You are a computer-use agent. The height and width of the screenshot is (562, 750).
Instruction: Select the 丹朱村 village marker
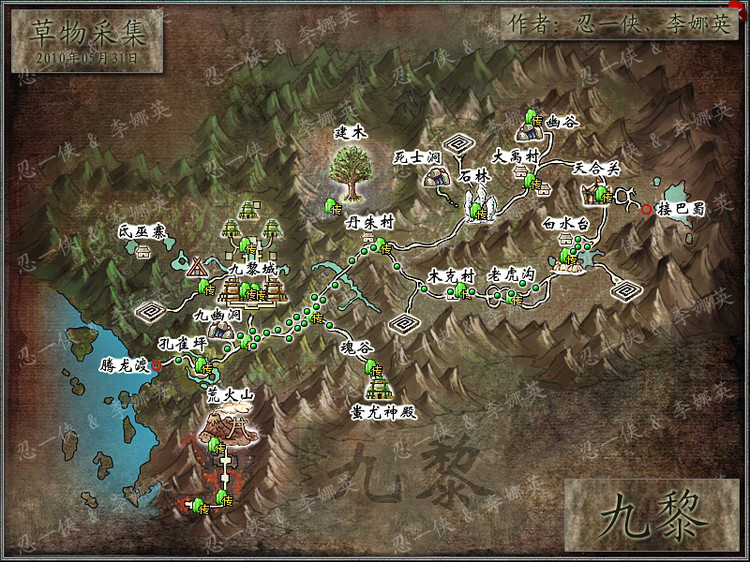point(378,247)
